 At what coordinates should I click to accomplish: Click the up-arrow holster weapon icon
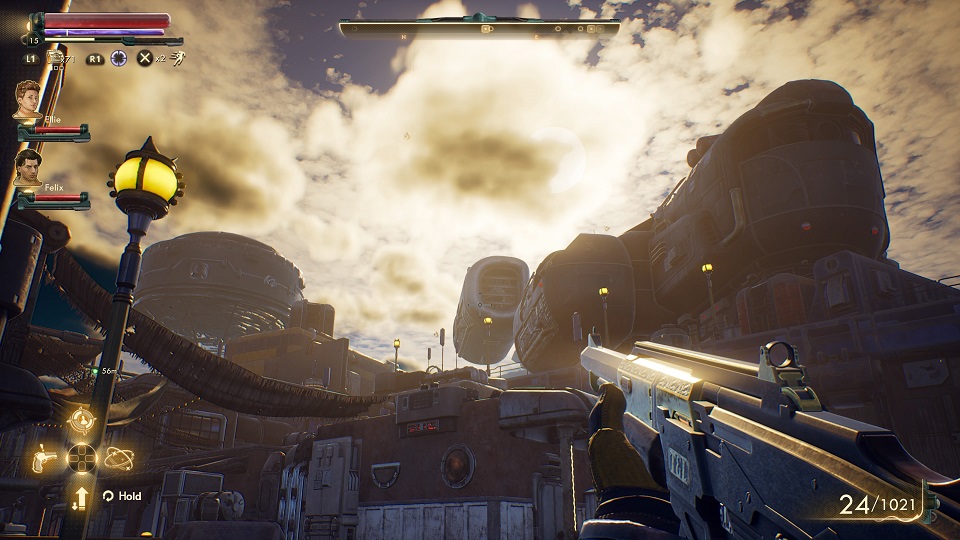[x=81, y=496]
